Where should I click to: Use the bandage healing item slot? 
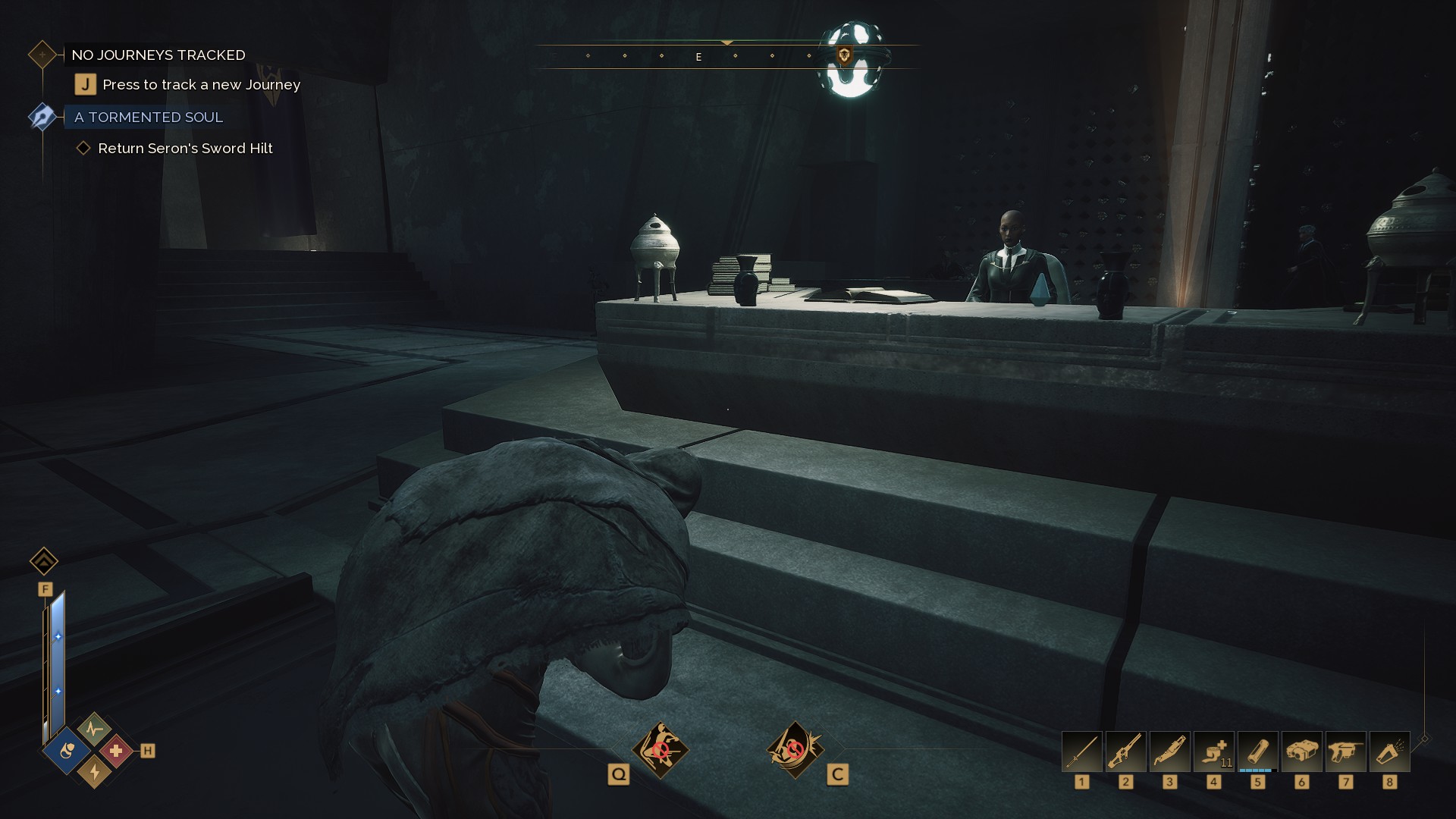click(x=1214, y=752)
